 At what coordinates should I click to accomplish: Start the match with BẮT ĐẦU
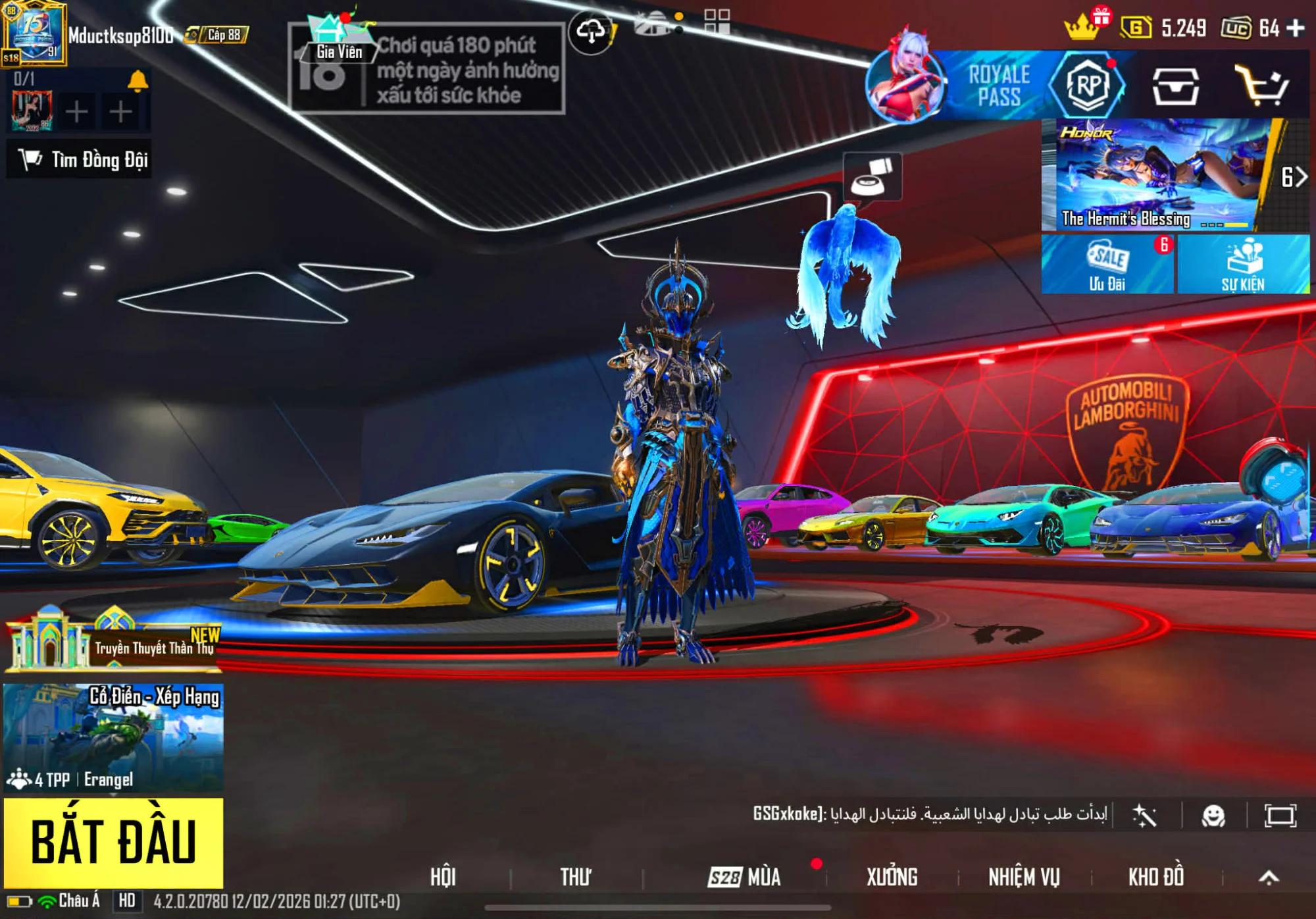(113, 843)
